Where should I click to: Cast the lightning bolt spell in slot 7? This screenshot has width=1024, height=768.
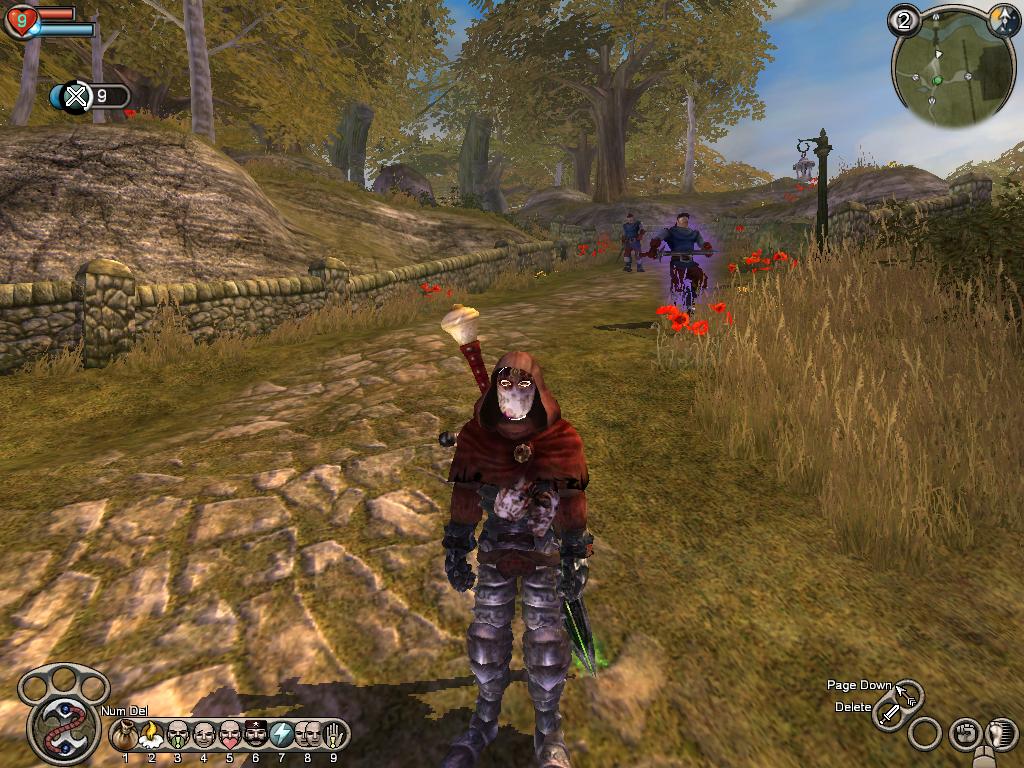click(282, 736)
